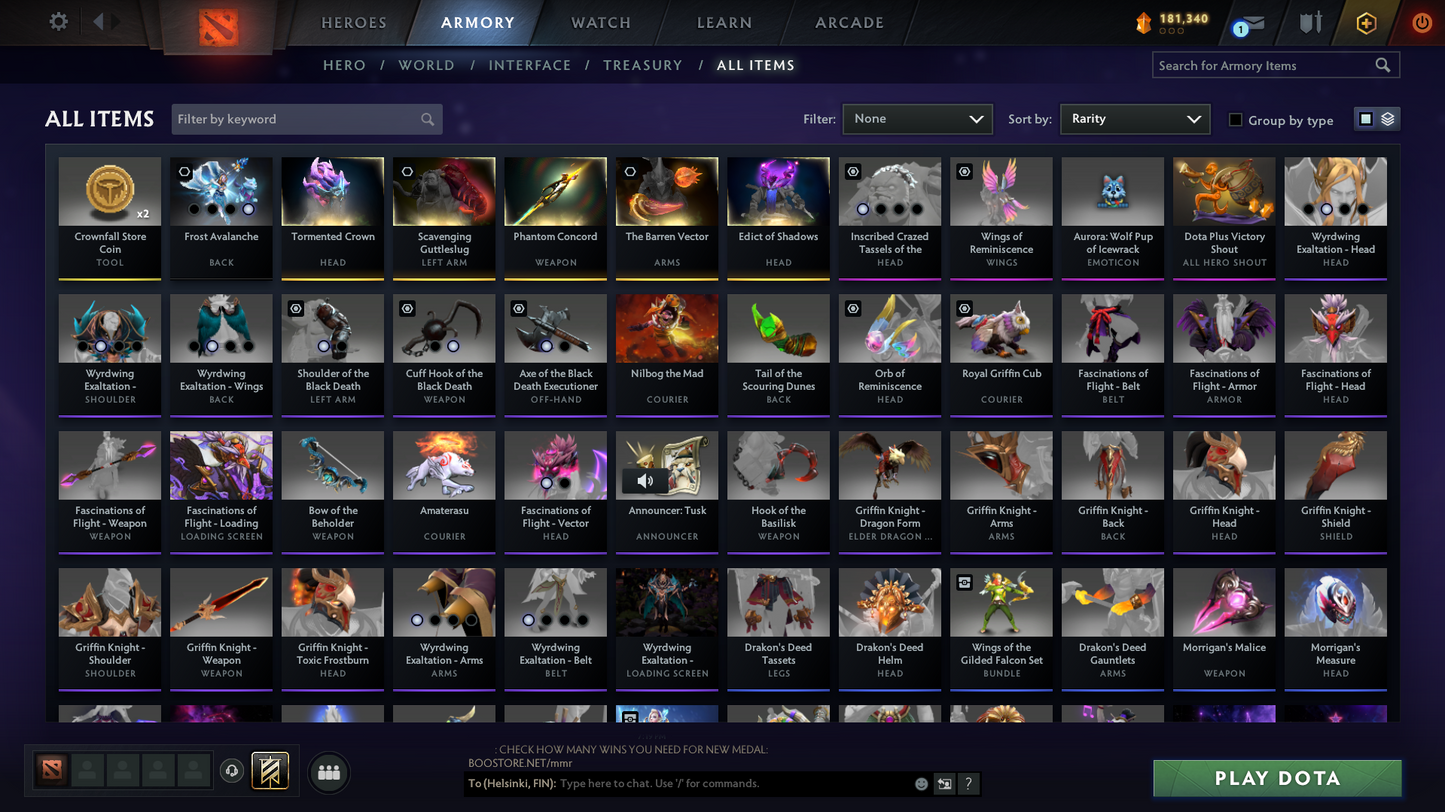Open the TREASURY section
1445x812 pixels.
point(643,65)
